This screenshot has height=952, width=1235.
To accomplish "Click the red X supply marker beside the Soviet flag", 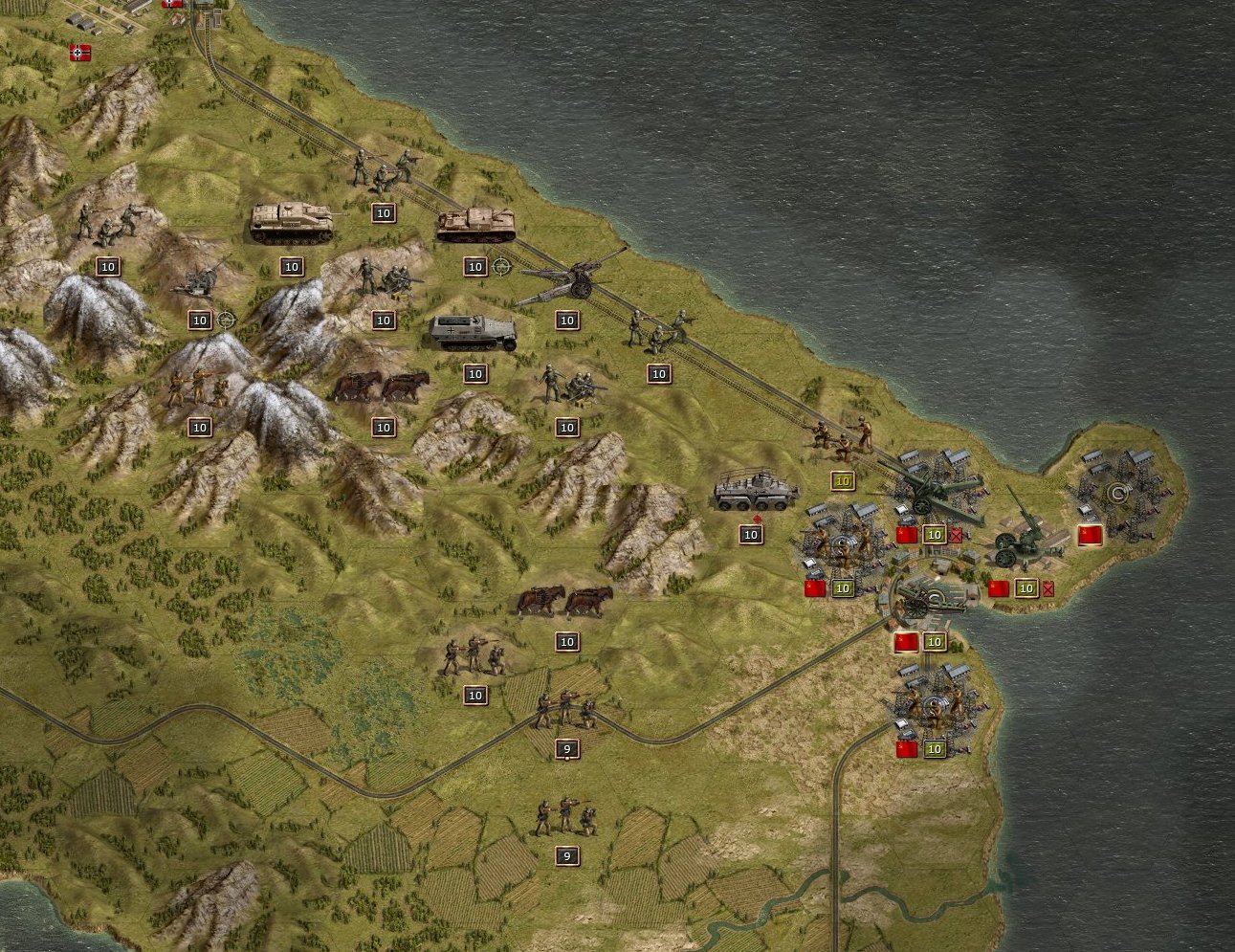I will 957,534.
